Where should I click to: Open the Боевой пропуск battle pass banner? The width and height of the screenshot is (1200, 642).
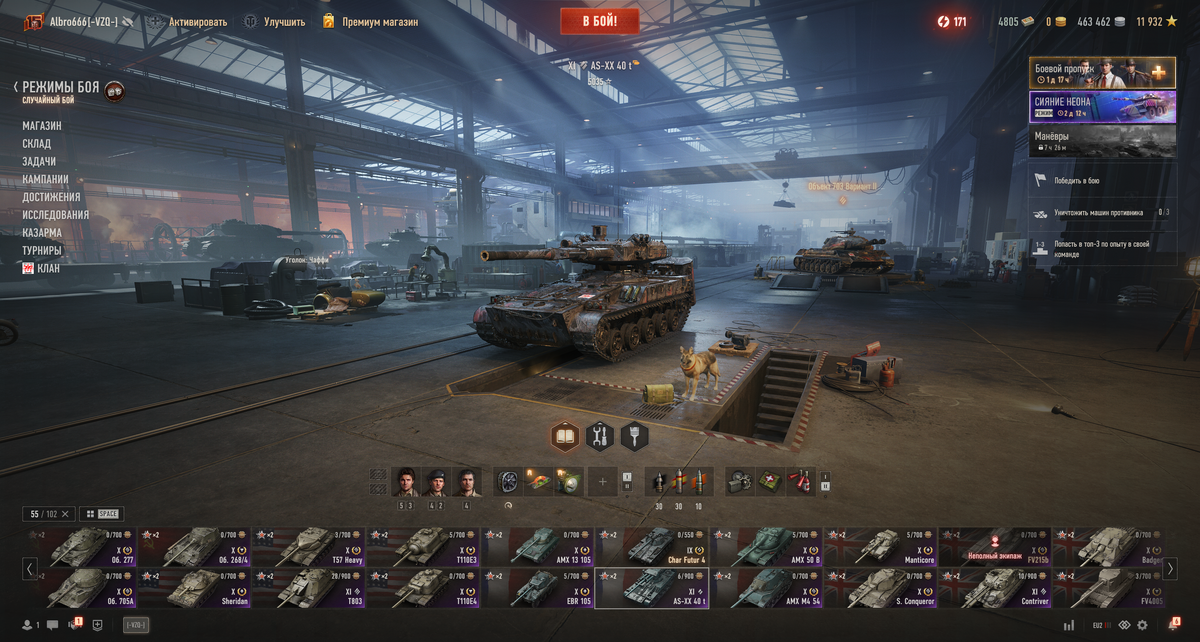(x=1102, y=73)
